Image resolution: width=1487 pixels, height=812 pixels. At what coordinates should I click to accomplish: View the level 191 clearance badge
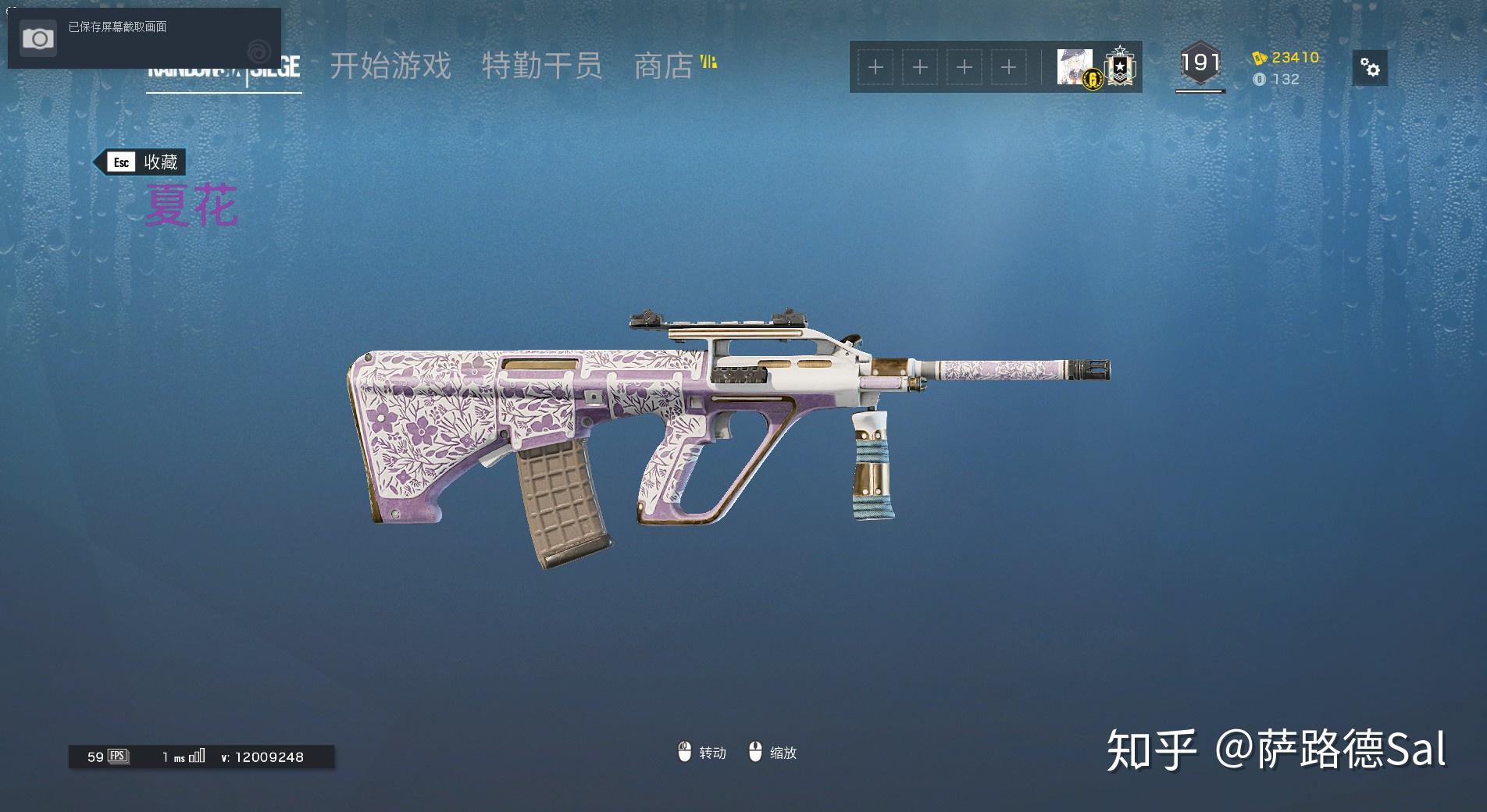click(x=1200, y=63)
